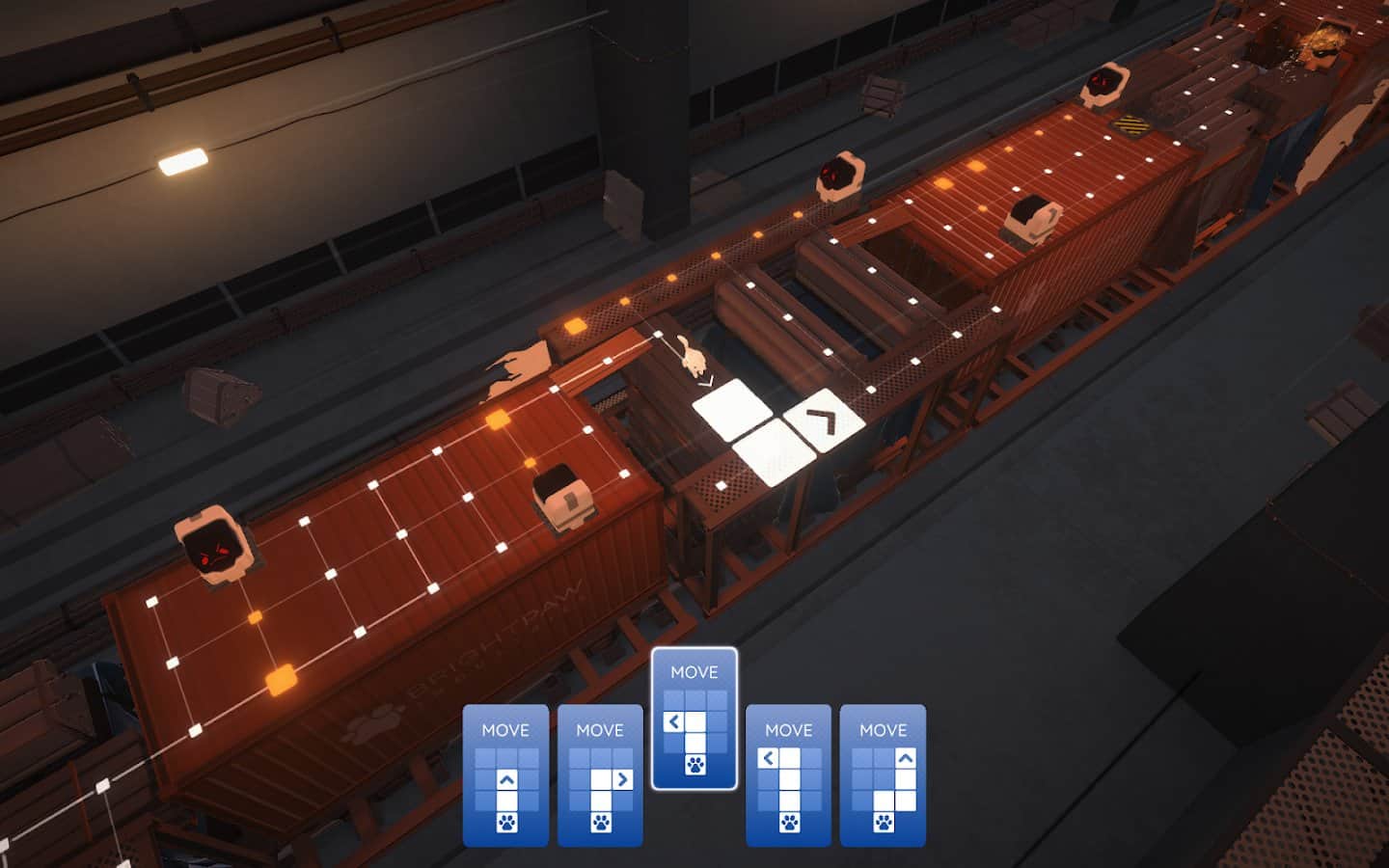Play the raised, highlighted MOVE card
The image size is (1389, 868).
pyautogui.click(x=694, y=719)
